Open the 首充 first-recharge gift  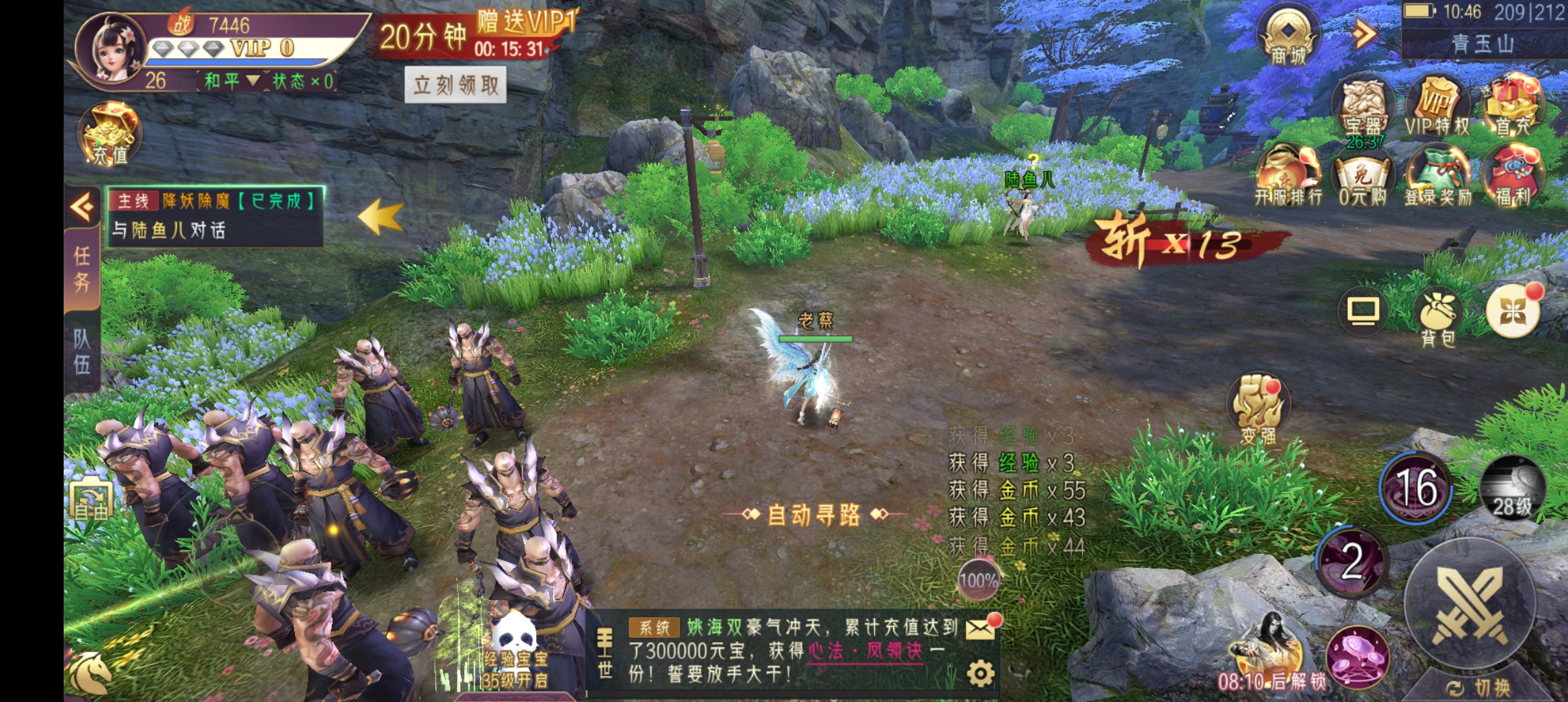pyautogui.click(x=1513, y=107)
